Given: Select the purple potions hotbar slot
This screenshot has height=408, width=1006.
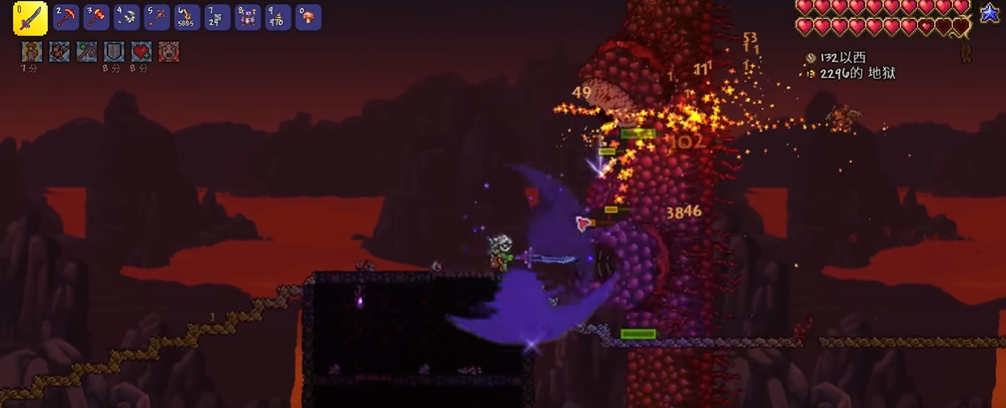Looking at the screenshot, I should pos(248,17).
